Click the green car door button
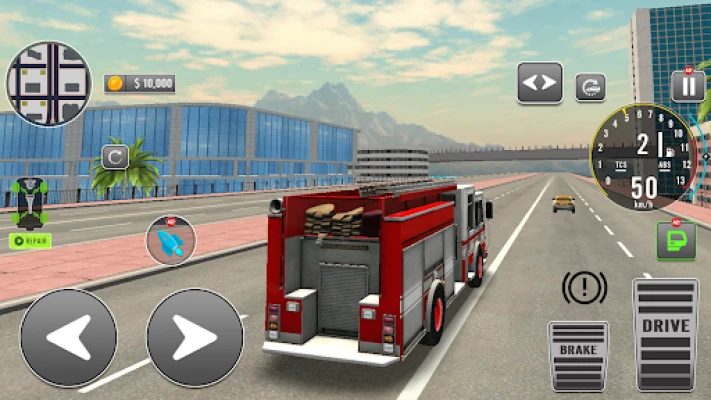 click(x=676, y=241)
